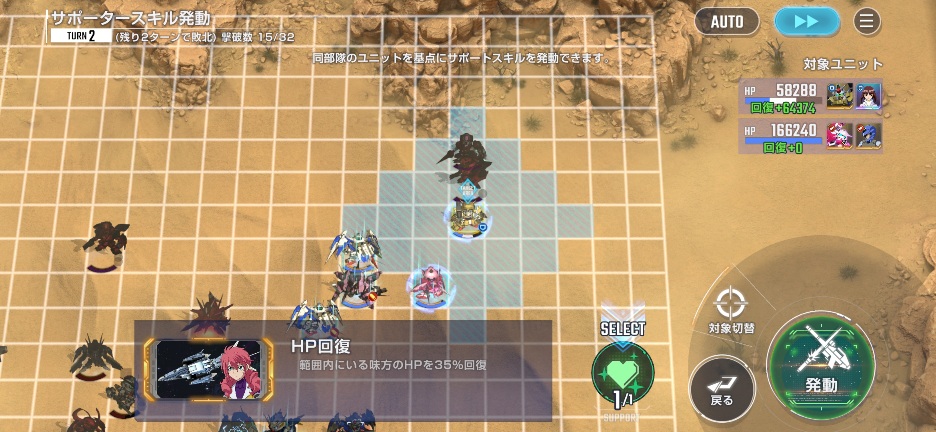The height and width of the screenshot is (432, 936).
Task: Select the target unit with HP 166240
Action: pos(810,136)
